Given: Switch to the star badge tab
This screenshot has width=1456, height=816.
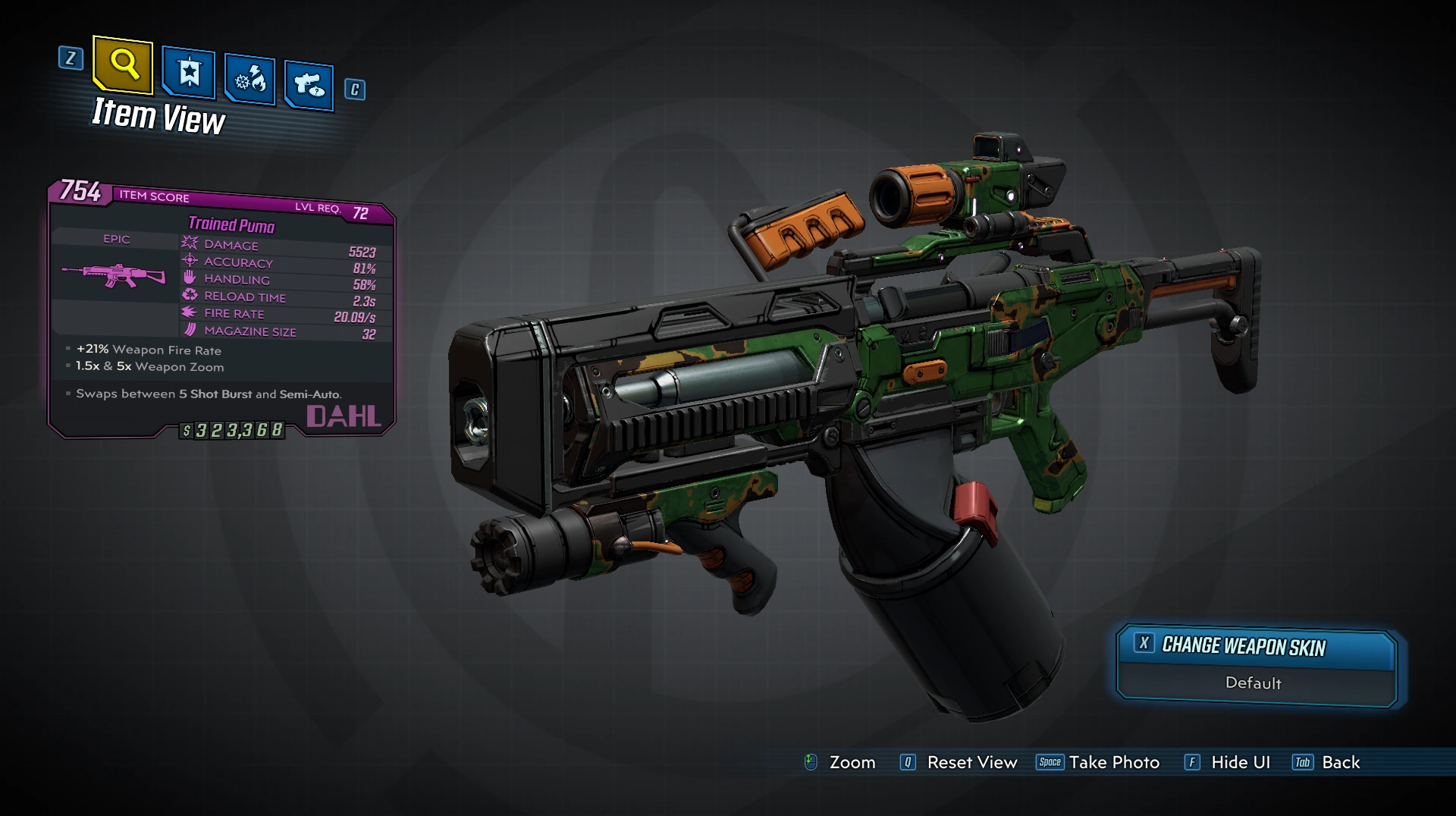Looking at the screenshot, I should 188,74.
